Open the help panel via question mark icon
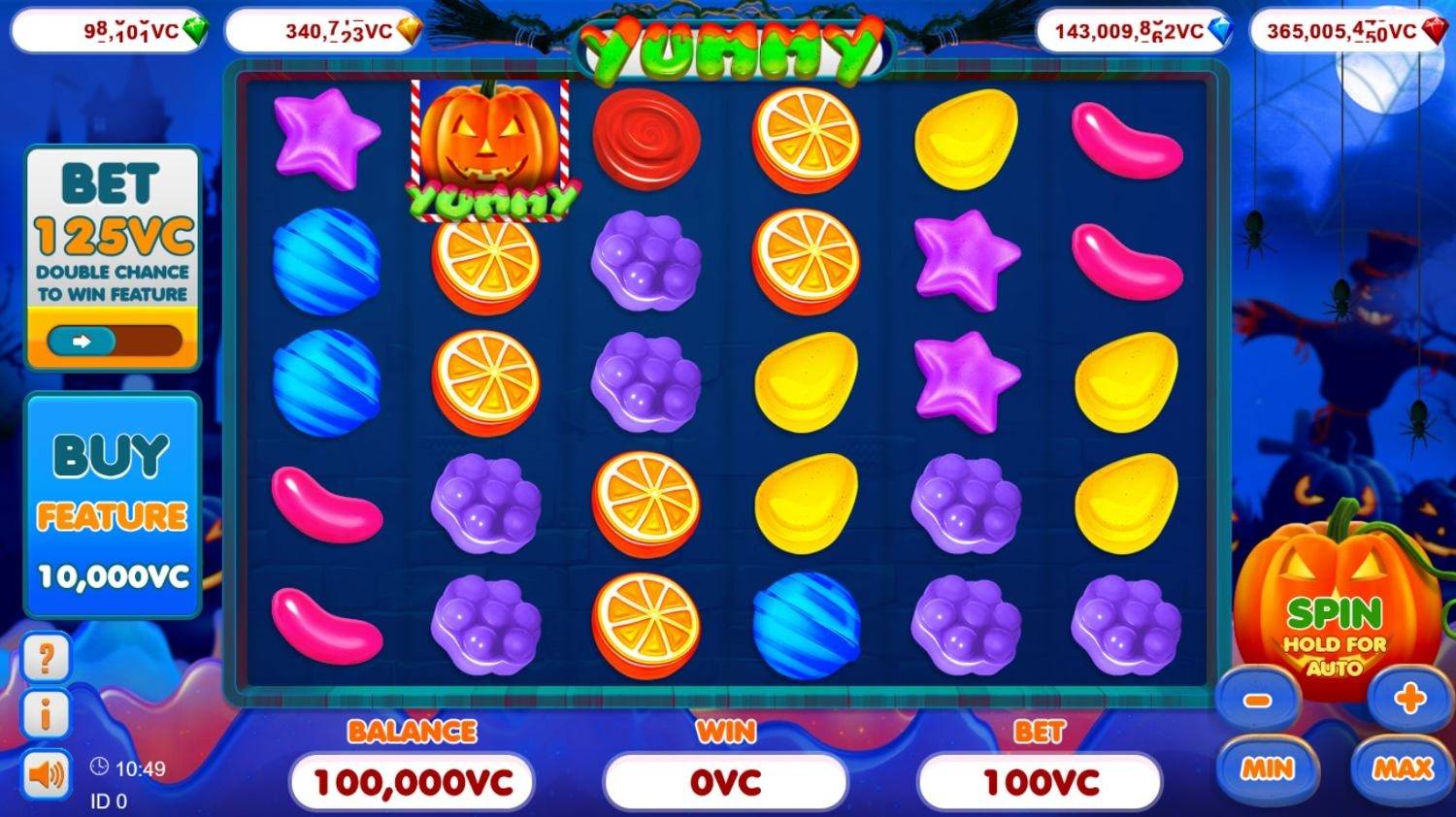This screenshot has height=817, width=1456. (49, 659)
